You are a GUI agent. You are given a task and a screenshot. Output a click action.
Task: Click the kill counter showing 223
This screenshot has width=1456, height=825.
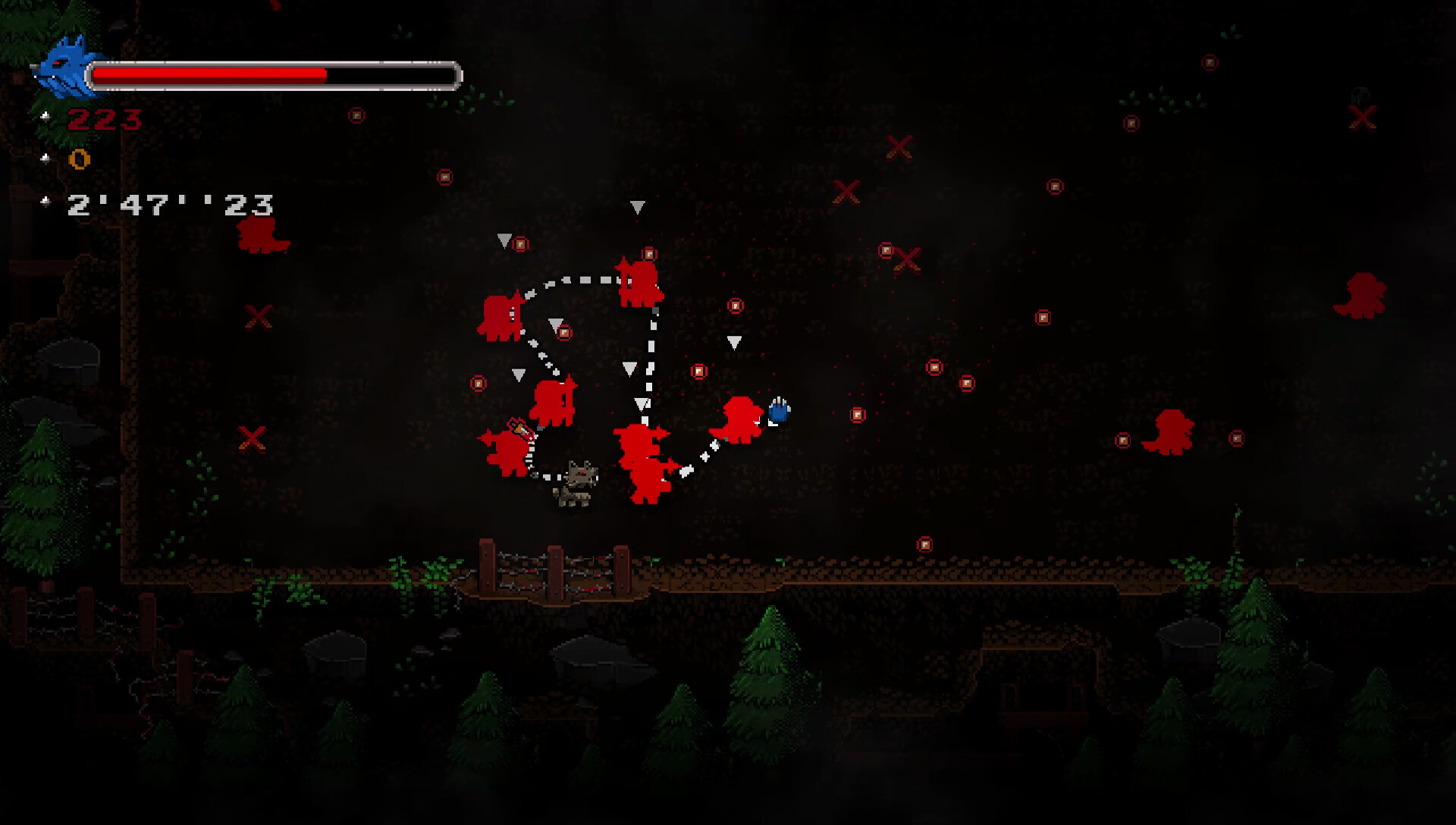coord(105,119)
